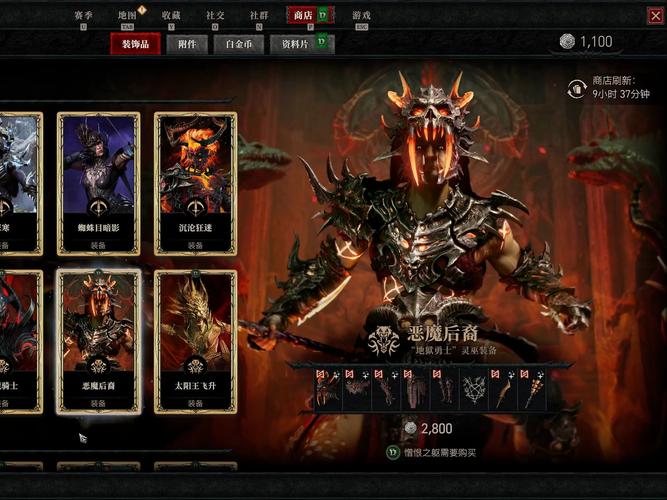Image resolution: width=667 pixels, height=500 pixels.
Task: Switch to the 附件 (Accessories) shop category
Action: point(186,44)
